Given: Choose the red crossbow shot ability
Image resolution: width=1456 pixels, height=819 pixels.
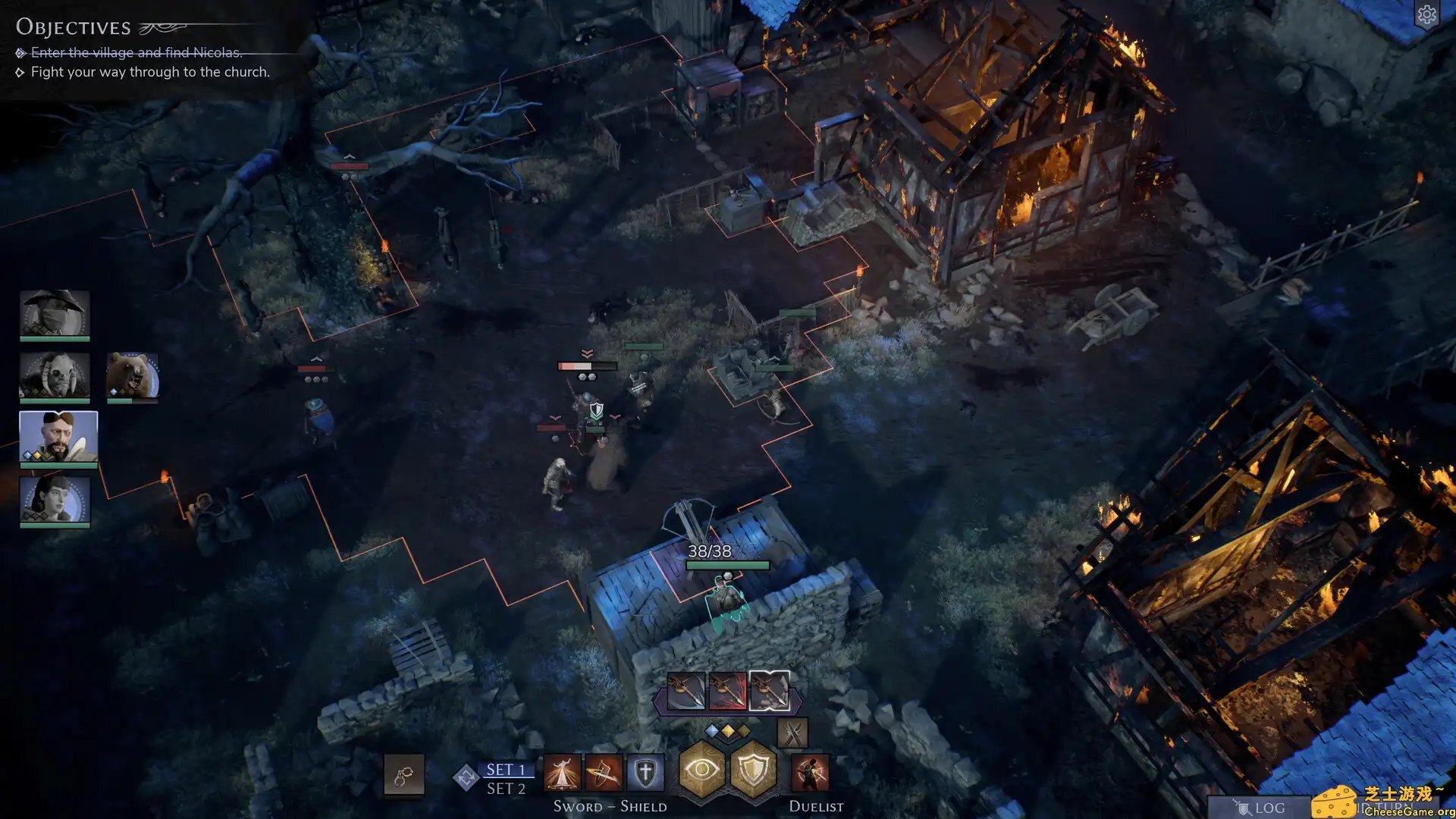Looking at the screenshot, I should tap(727, 691).
